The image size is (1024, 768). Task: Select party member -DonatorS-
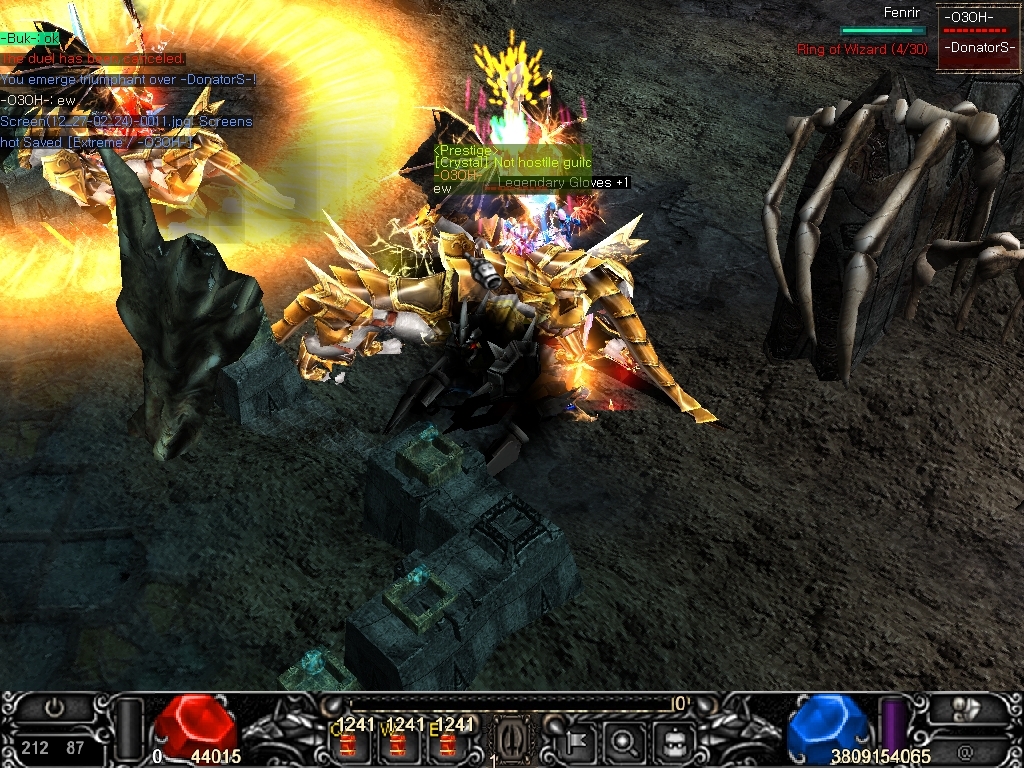pos(976,48)
